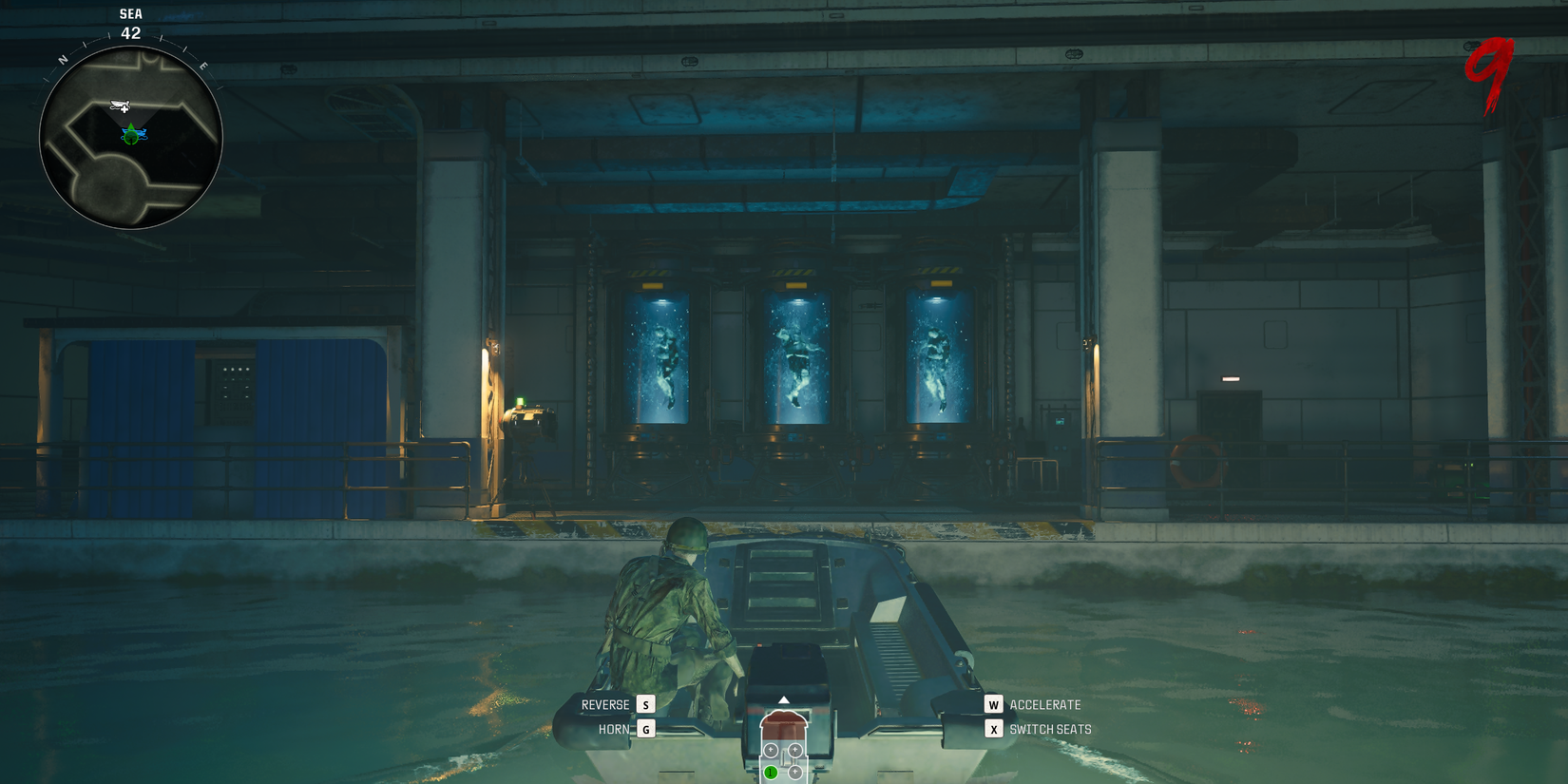Screen dimensions: 1568x784
Task: Select the right plus passenger seat slot
Action: 794,750
